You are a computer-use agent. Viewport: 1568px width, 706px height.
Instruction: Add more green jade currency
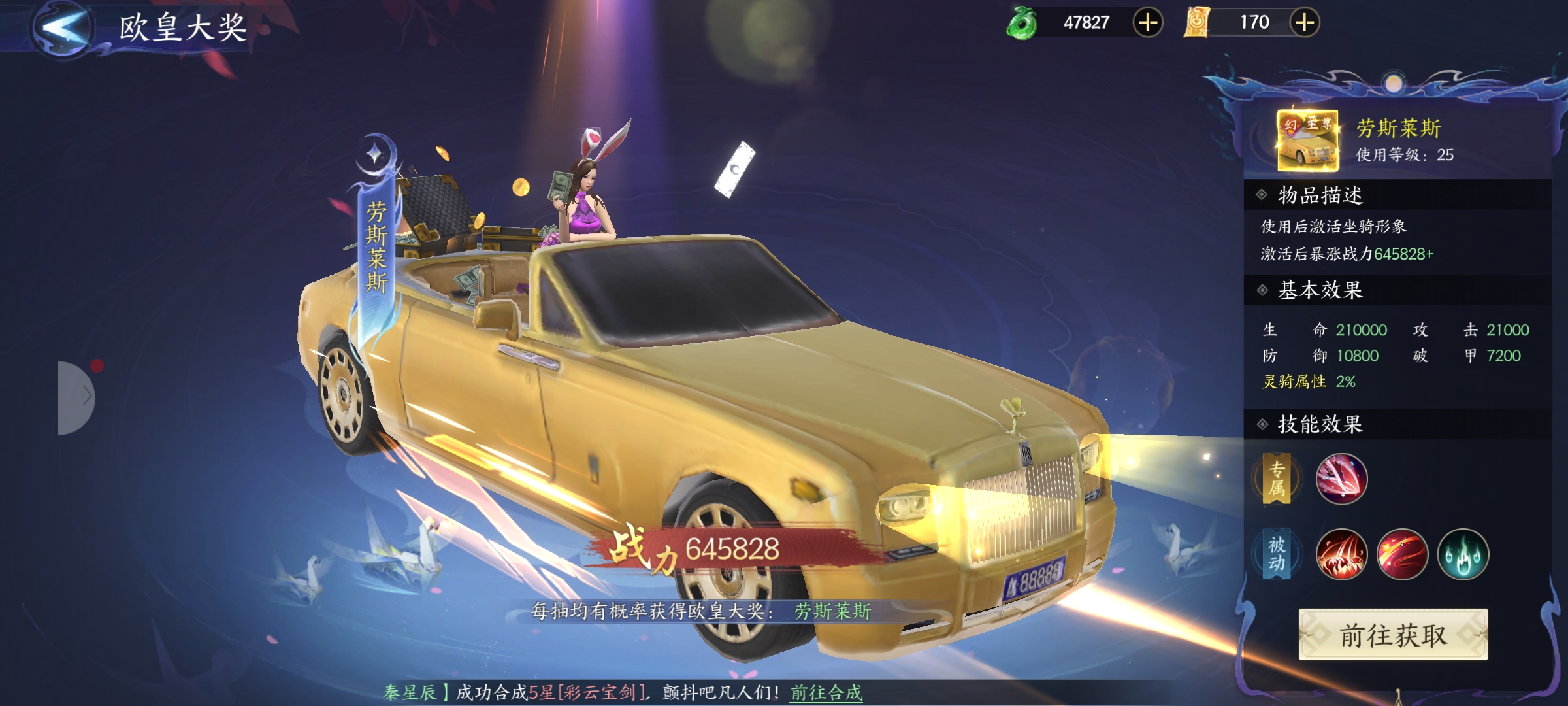(1147, 23)
